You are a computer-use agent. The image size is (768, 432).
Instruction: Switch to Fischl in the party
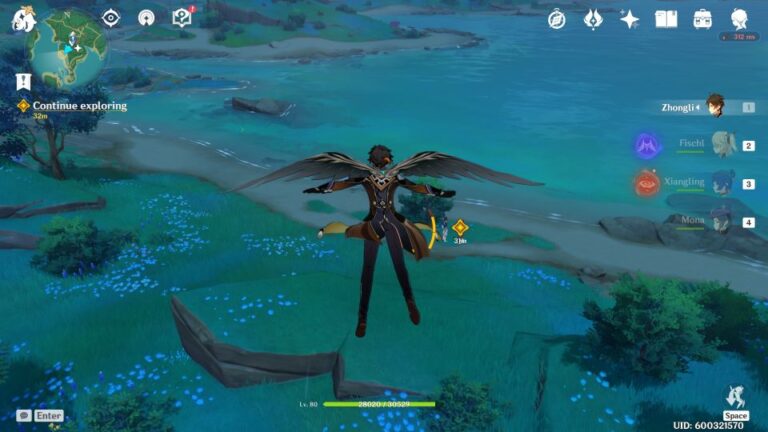719,145
